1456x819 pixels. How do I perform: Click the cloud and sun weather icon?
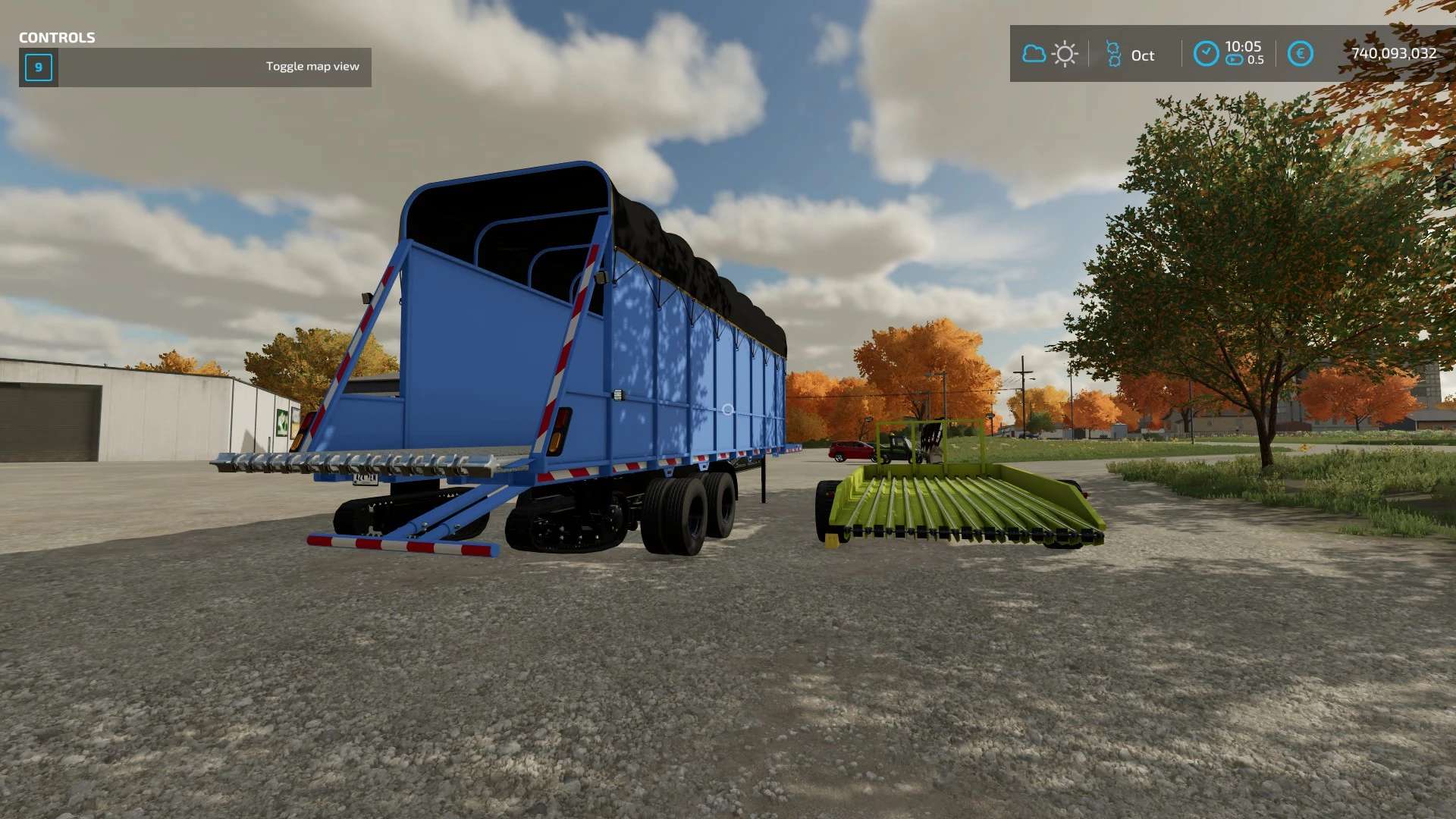coord(1050,54)
